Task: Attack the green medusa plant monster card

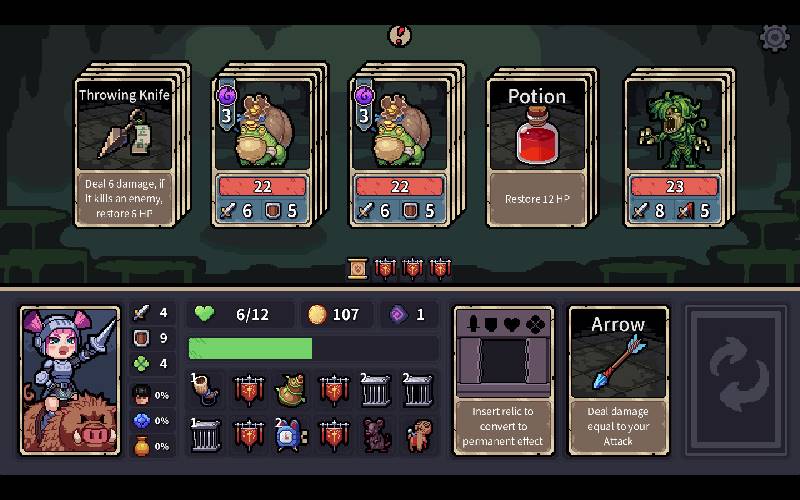Action: point(676,148)
